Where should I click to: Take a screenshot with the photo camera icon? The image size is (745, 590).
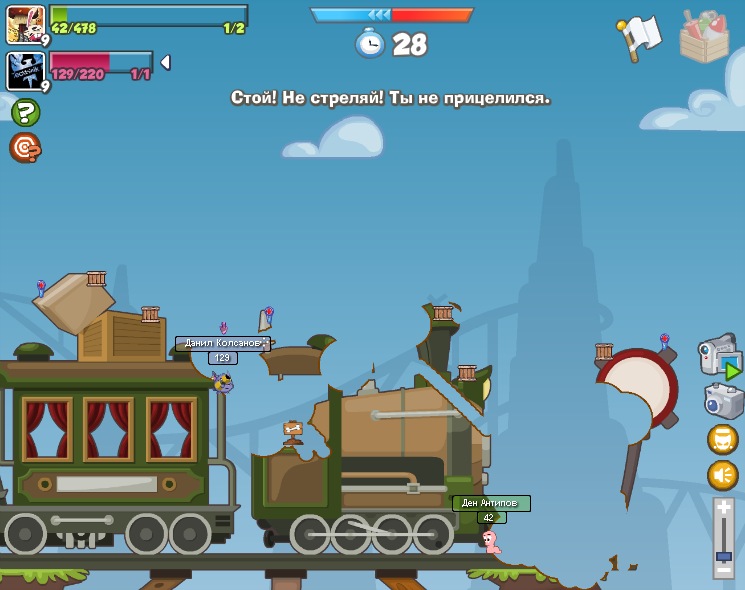coord(723,401)
